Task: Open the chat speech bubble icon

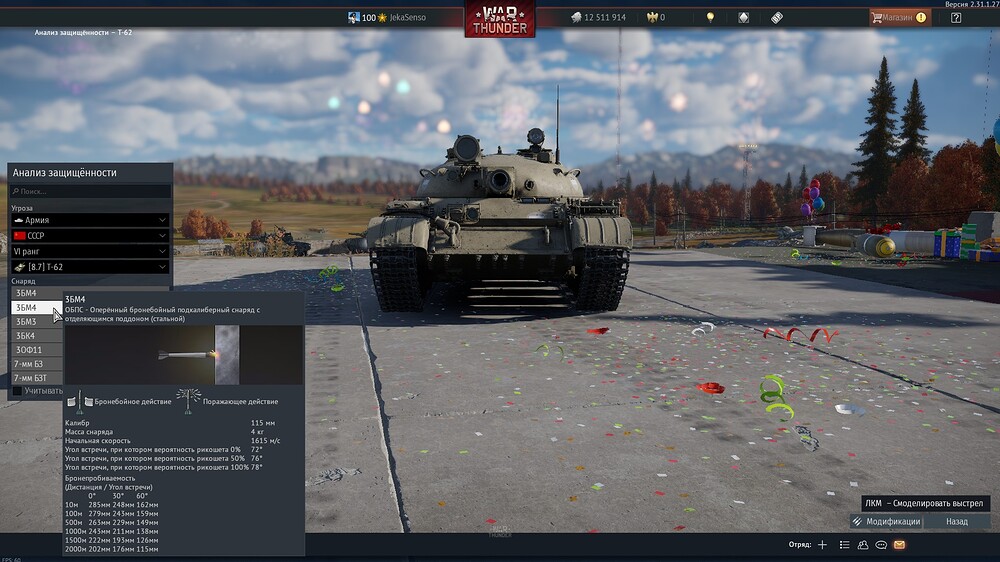Action: pos(881,545)
